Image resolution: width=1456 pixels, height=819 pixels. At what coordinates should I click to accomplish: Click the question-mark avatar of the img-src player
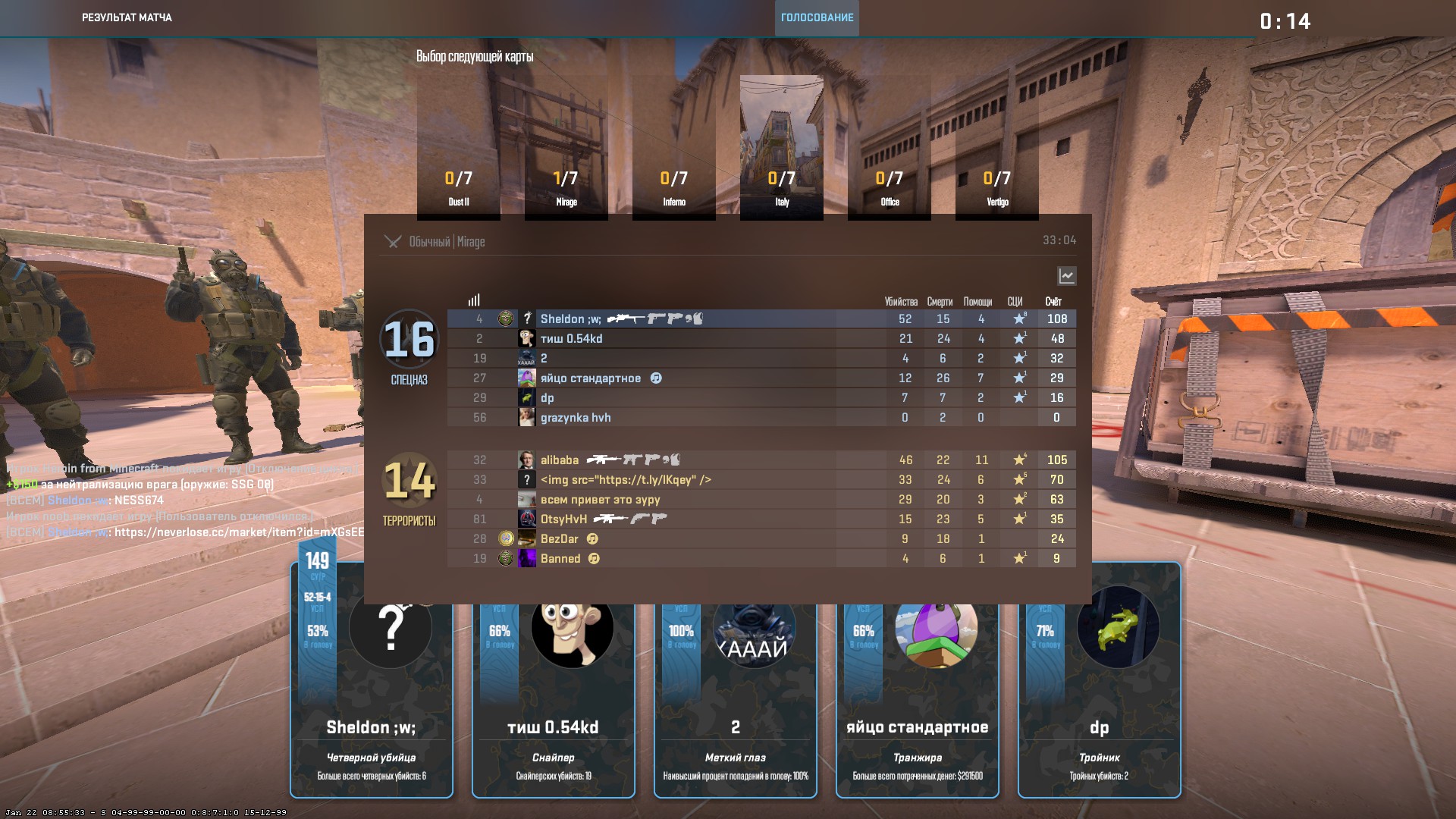527,479
